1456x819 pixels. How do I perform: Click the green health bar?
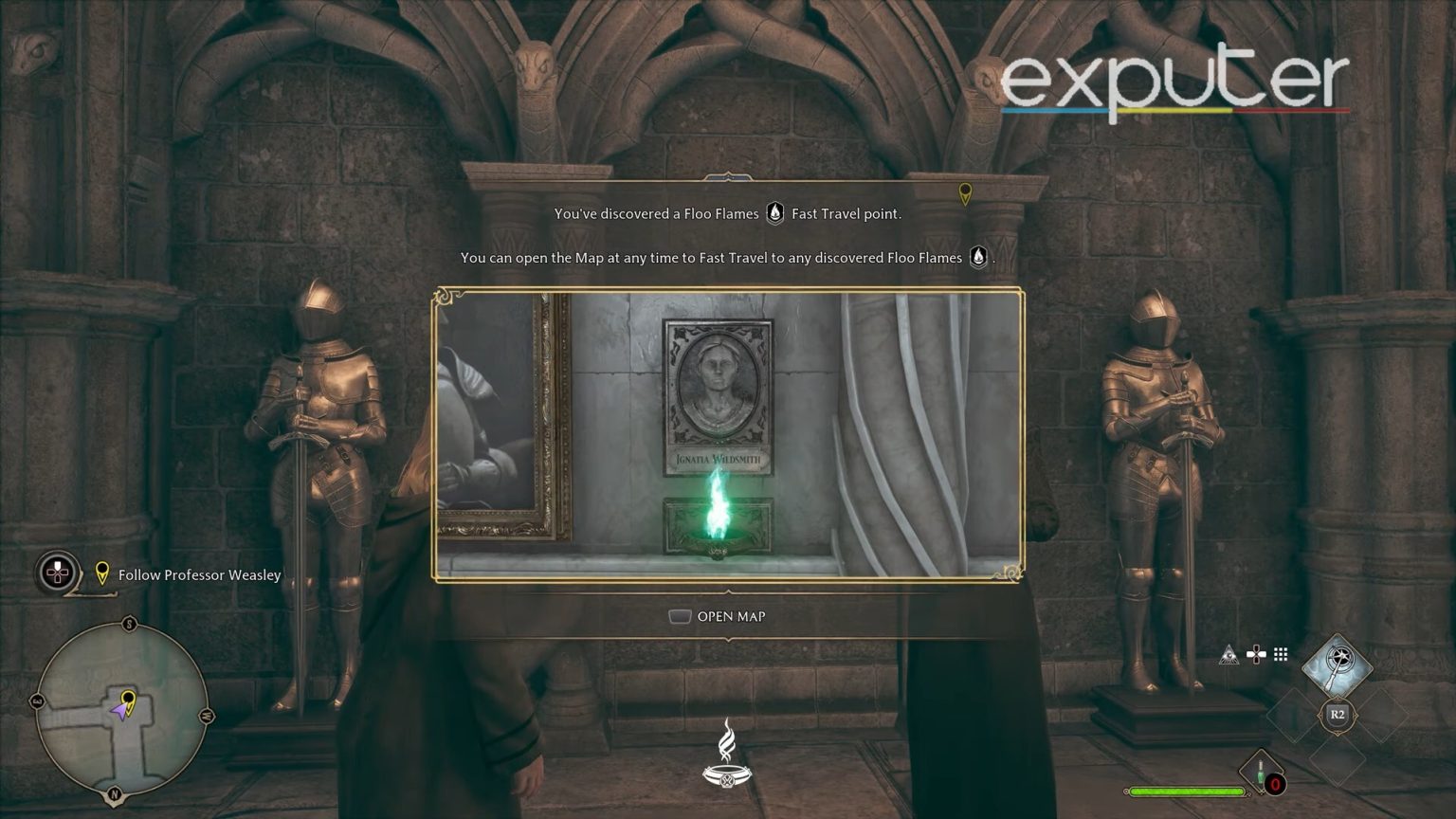pos(1185,790)
